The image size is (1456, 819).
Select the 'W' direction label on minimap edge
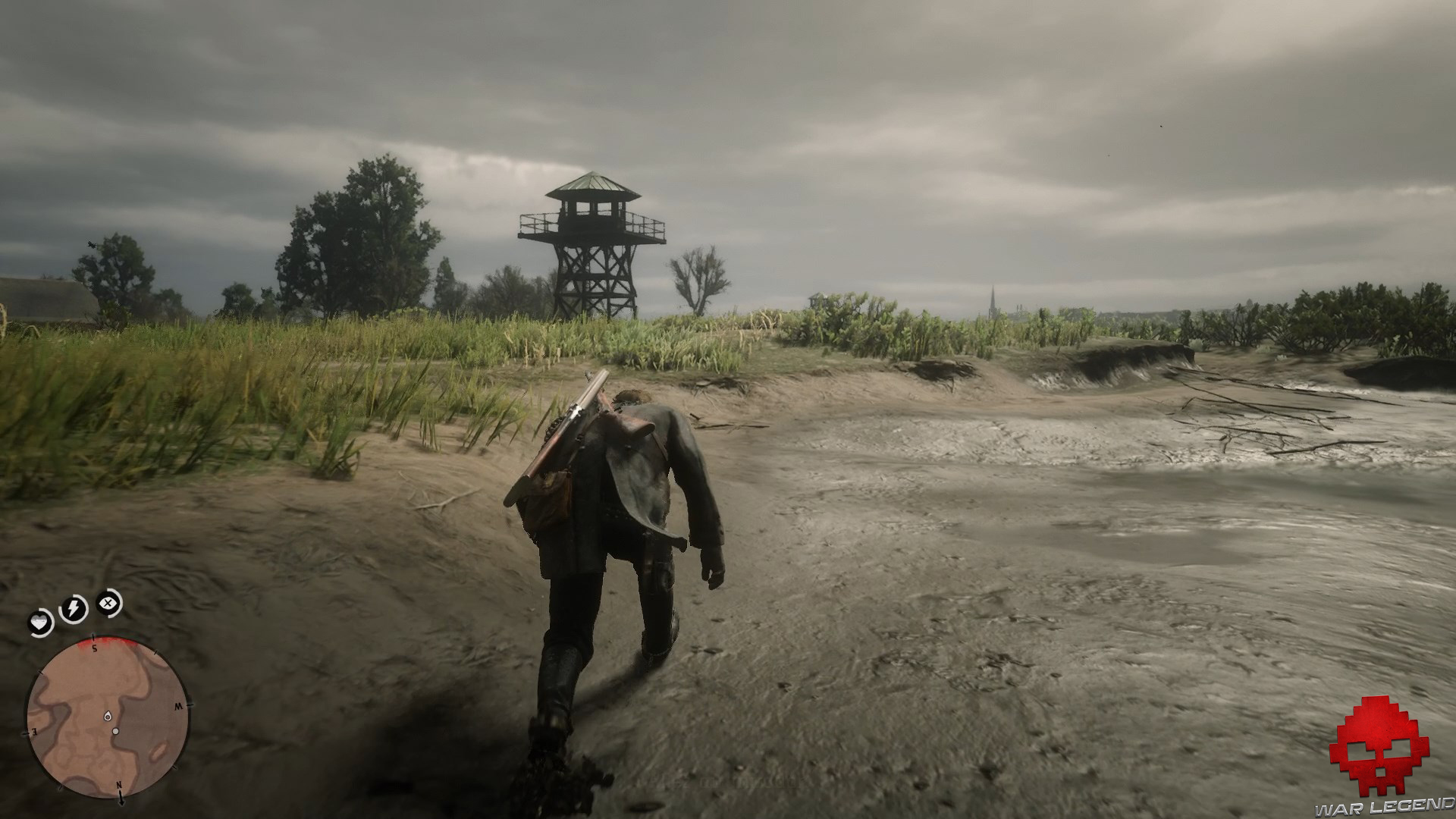pyautogui.click(x=178, y=706)
